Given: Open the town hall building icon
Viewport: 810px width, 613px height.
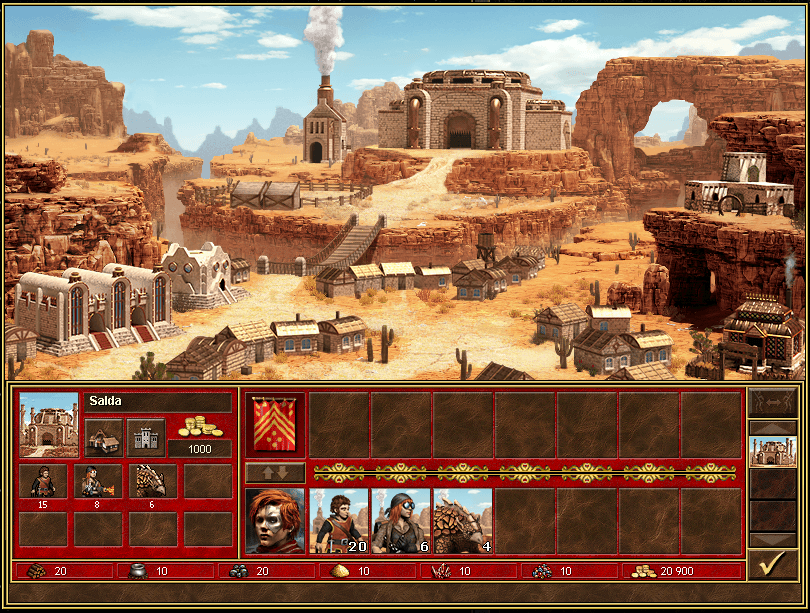Looking at the screenshot, I should point(104,437).
